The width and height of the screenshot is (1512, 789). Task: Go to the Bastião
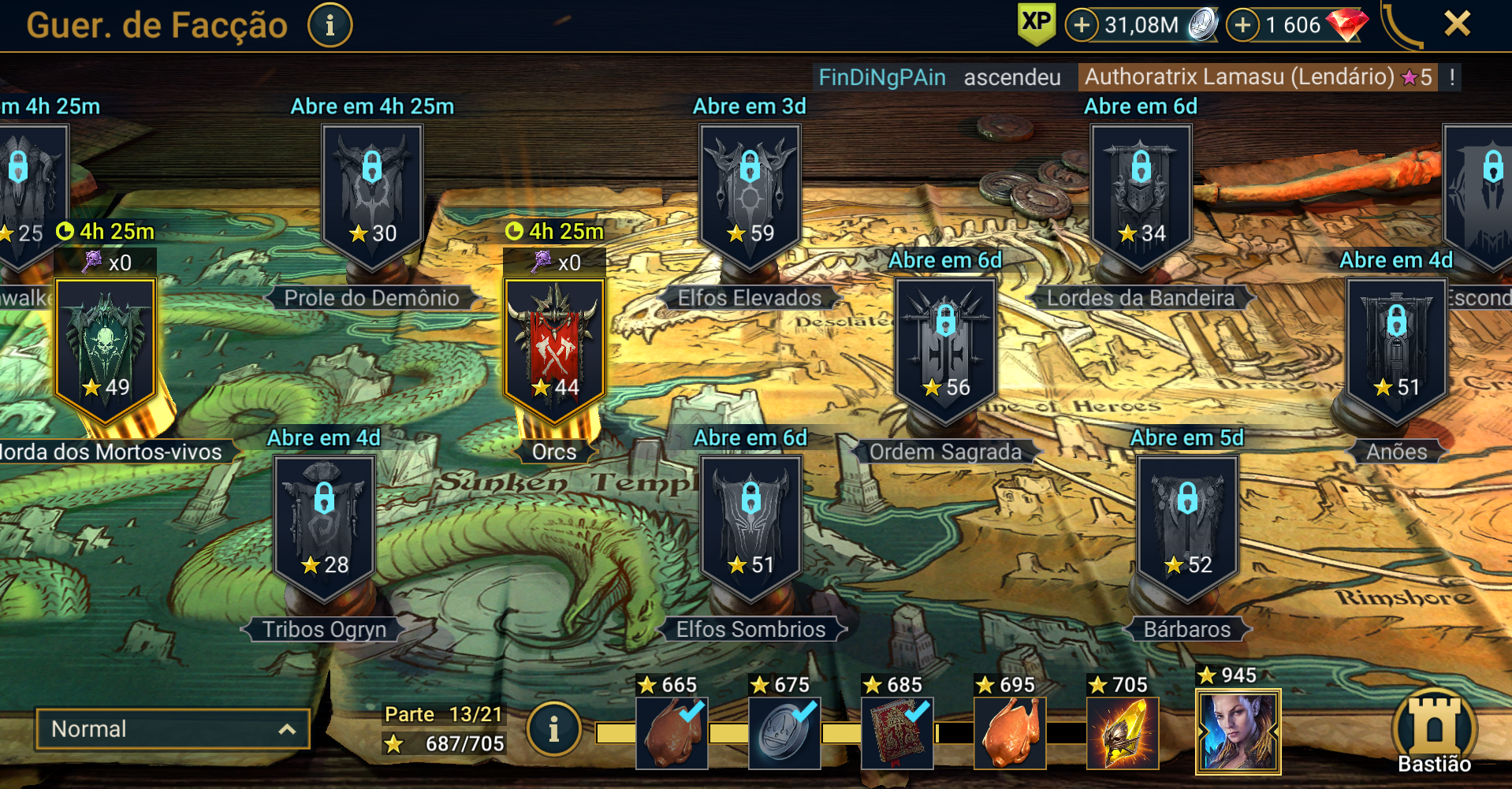(1434, 733)
